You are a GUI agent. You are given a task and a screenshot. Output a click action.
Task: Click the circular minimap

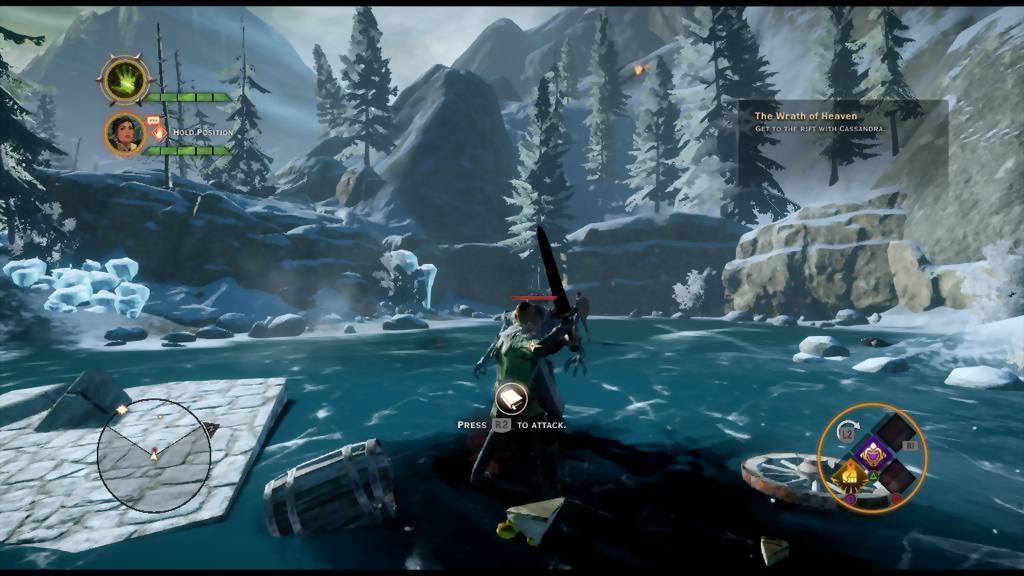click(154, 455)
